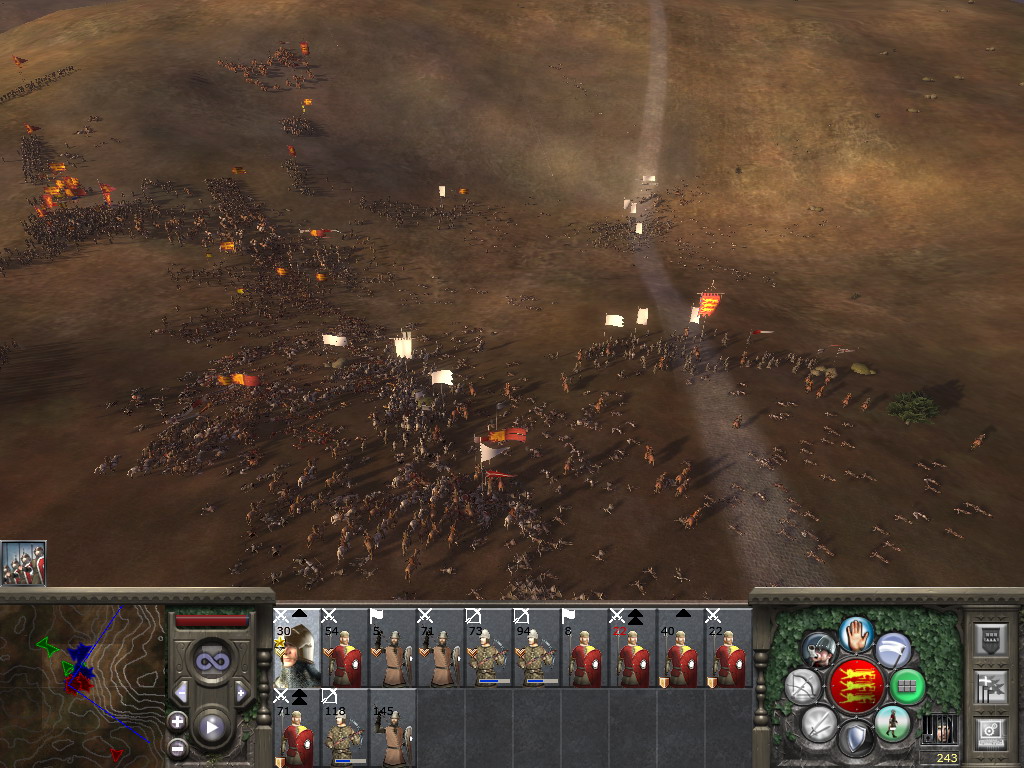1024x768 pixels.
Task: Toggle guard mode shield button
Action: coord(855,740)
